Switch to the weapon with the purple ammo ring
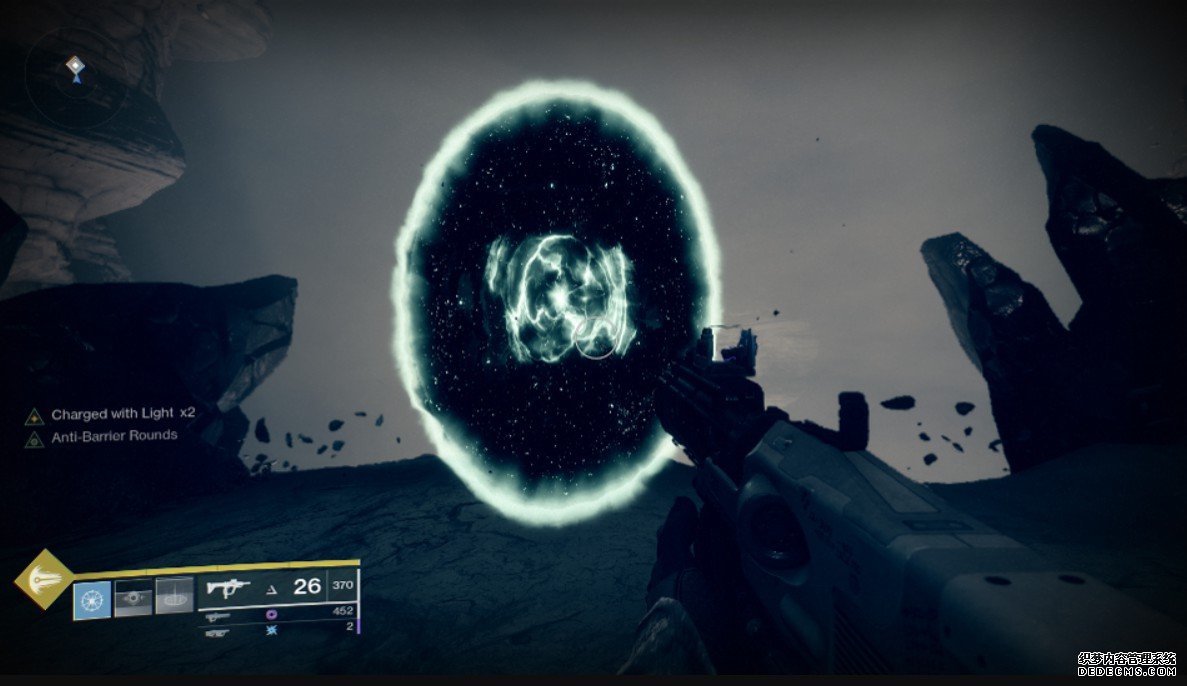 click(x=217, y=617)
